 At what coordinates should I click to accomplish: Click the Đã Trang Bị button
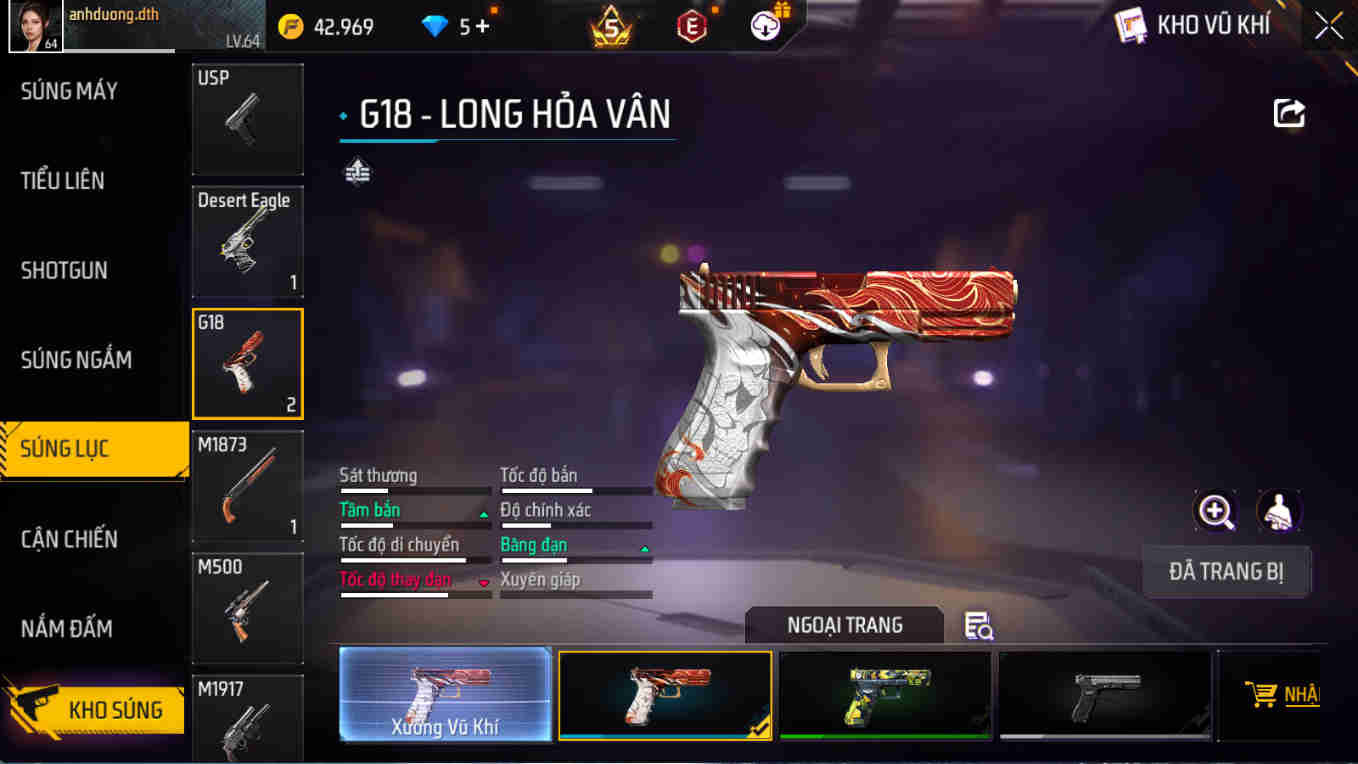click(x=1227, y=572)
